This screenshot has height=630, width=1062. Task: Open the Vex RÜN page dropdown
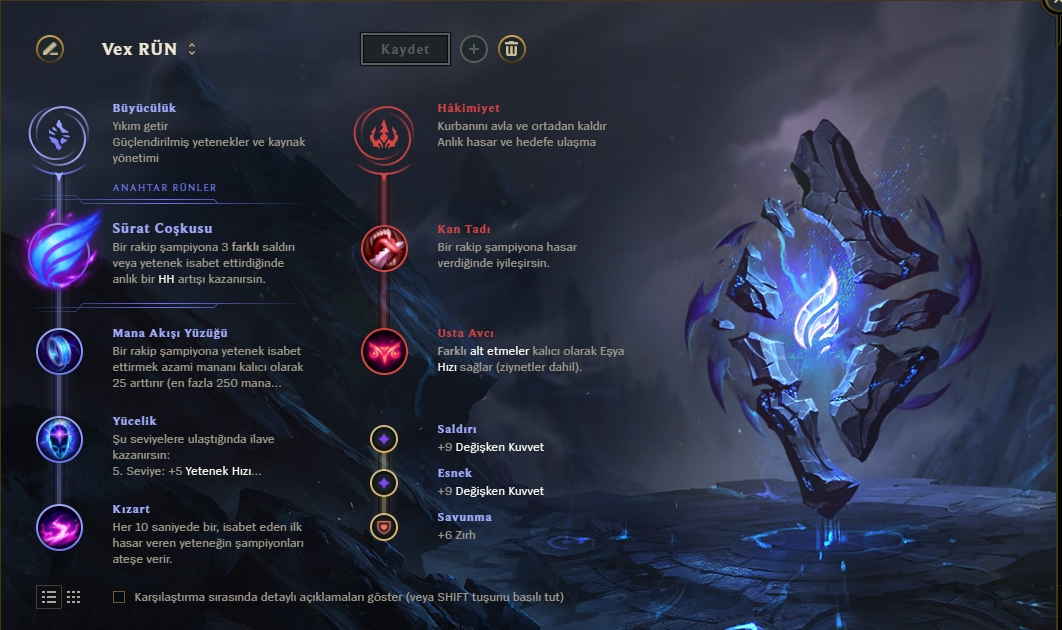click(x=191, y=49)
